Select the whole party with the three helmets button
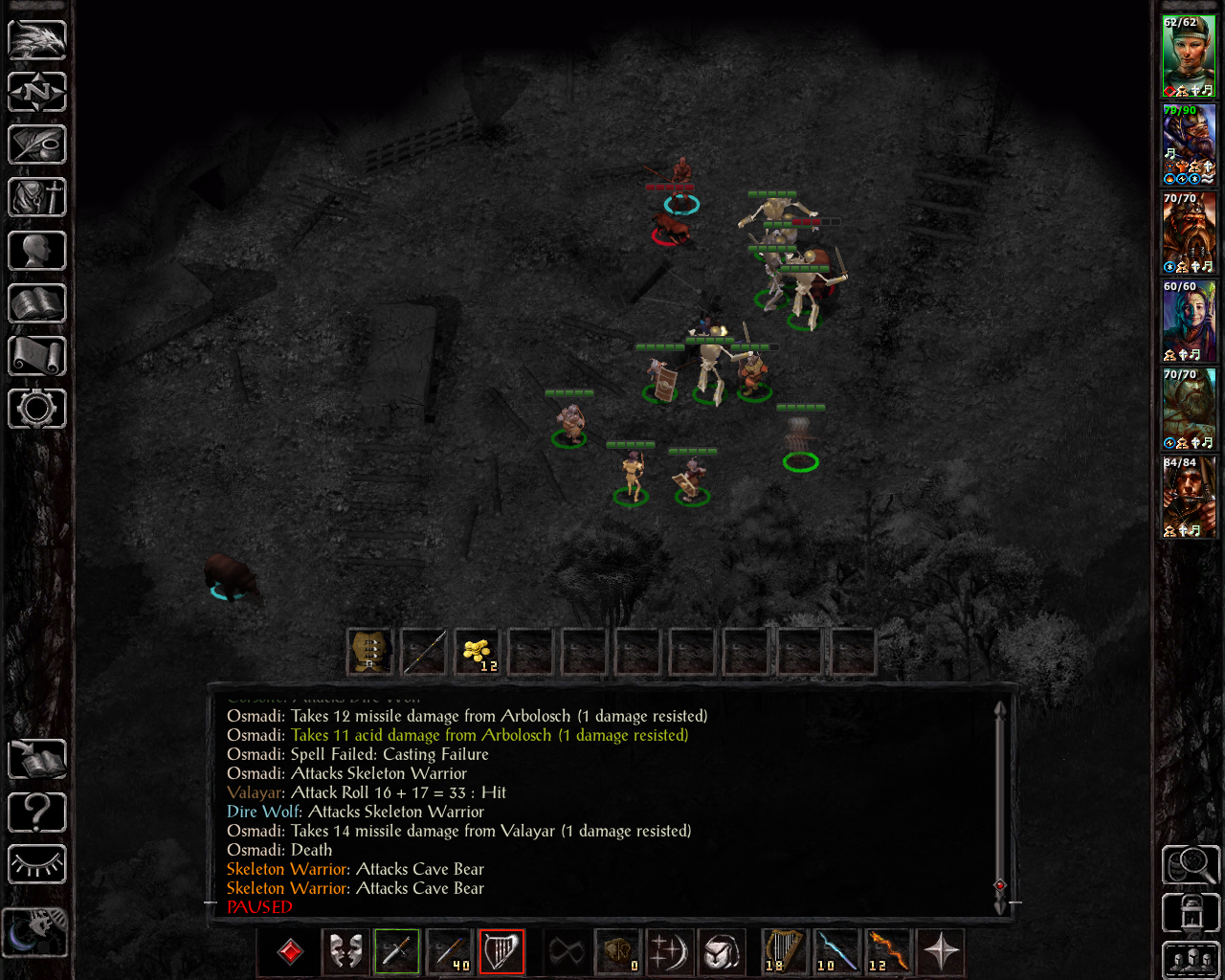 pyautogui.click(x=1190, y=960)
